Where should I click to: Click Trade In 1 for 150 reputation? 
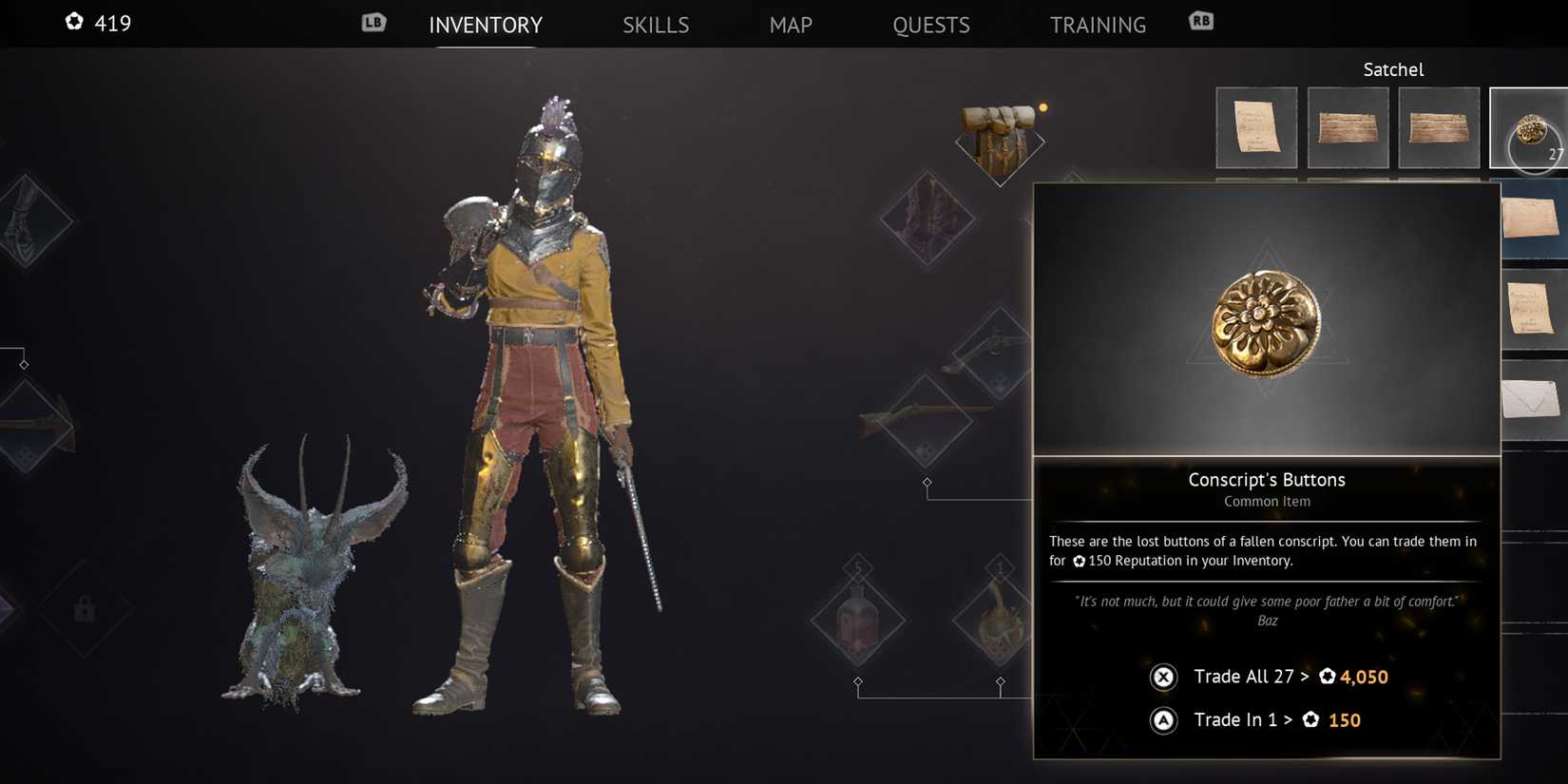coord(1278,719)
